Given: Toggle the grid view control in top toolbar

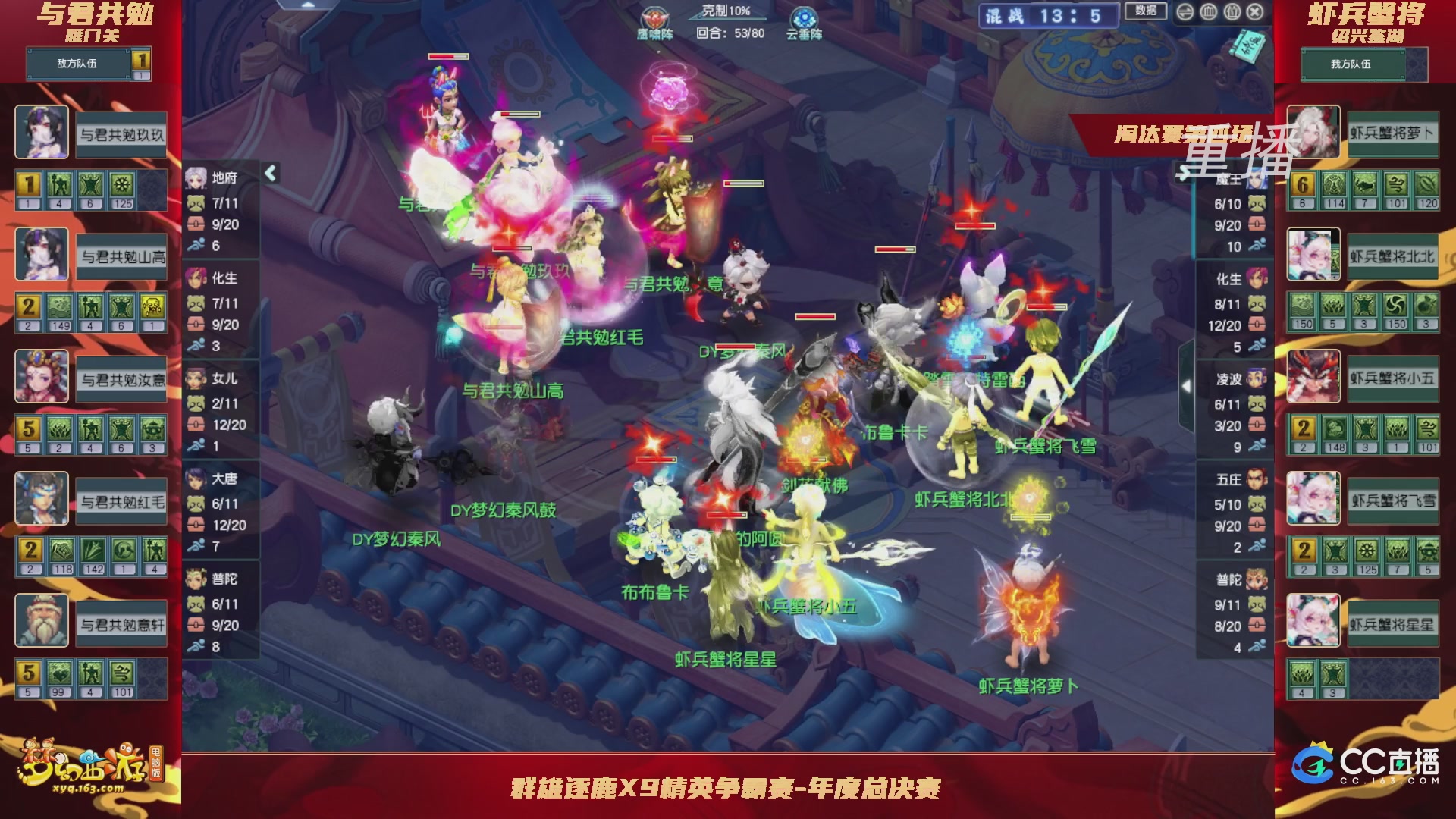Looking at the screenshot, I should (x=1209, y=12).
